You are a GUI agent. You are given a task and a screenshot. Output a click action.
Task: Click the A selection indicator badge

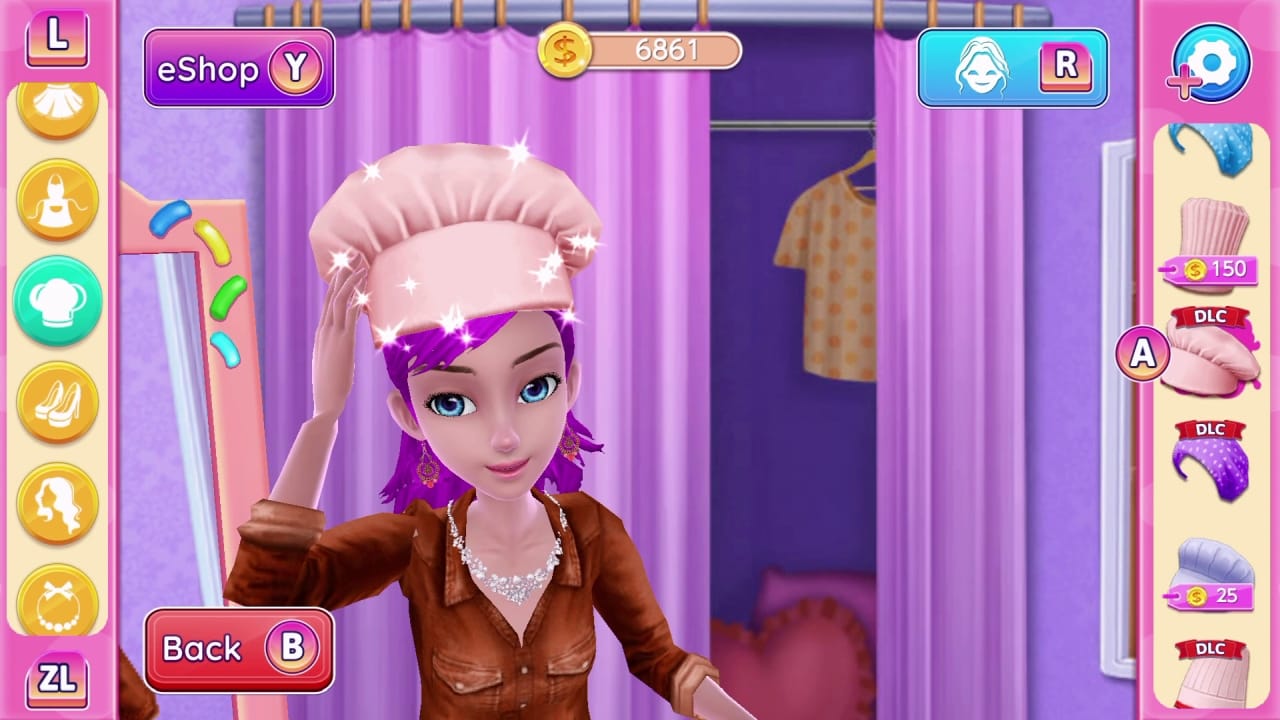pos(1142,353)
